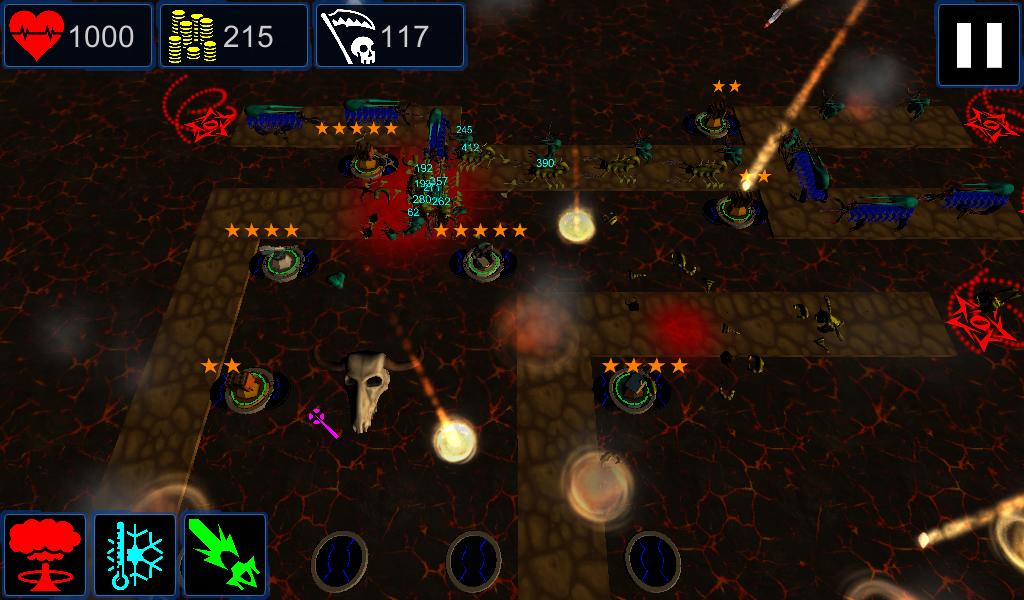
Task: Activate the nuclear explosion ability
Action: (46, 555)
